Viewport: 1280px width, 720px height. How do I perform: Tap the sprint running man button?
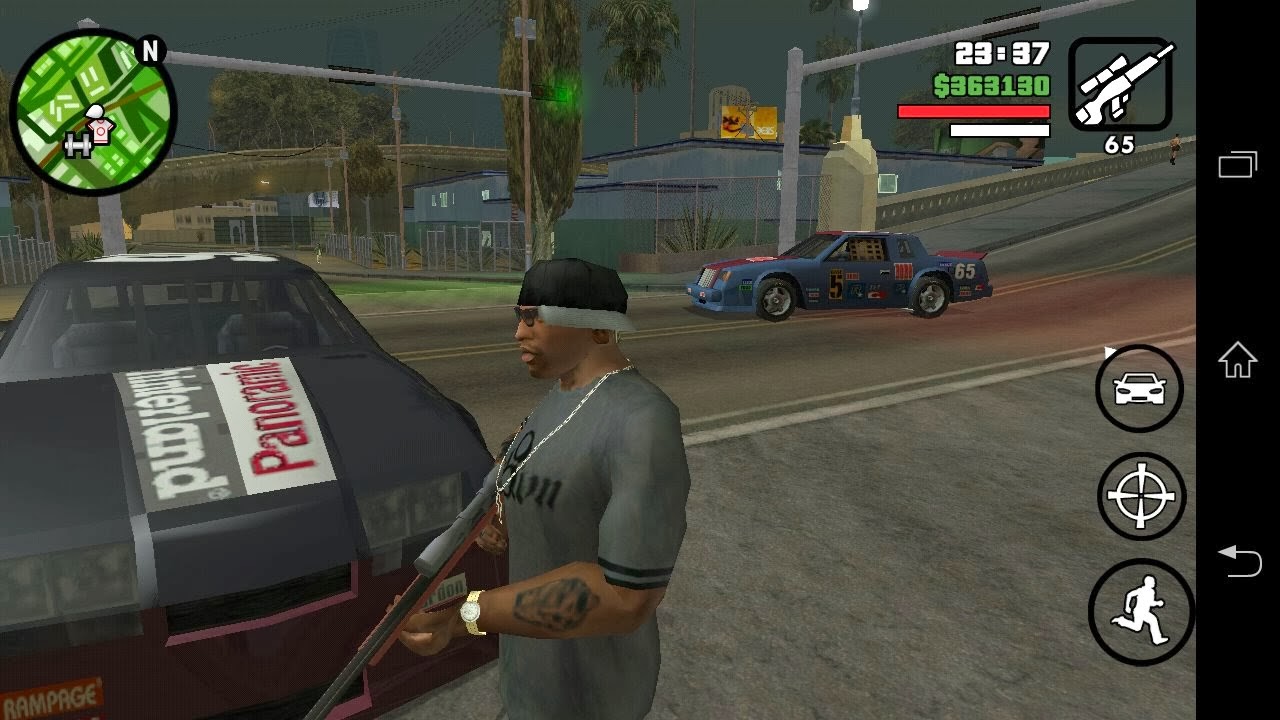coord(1141,612)
